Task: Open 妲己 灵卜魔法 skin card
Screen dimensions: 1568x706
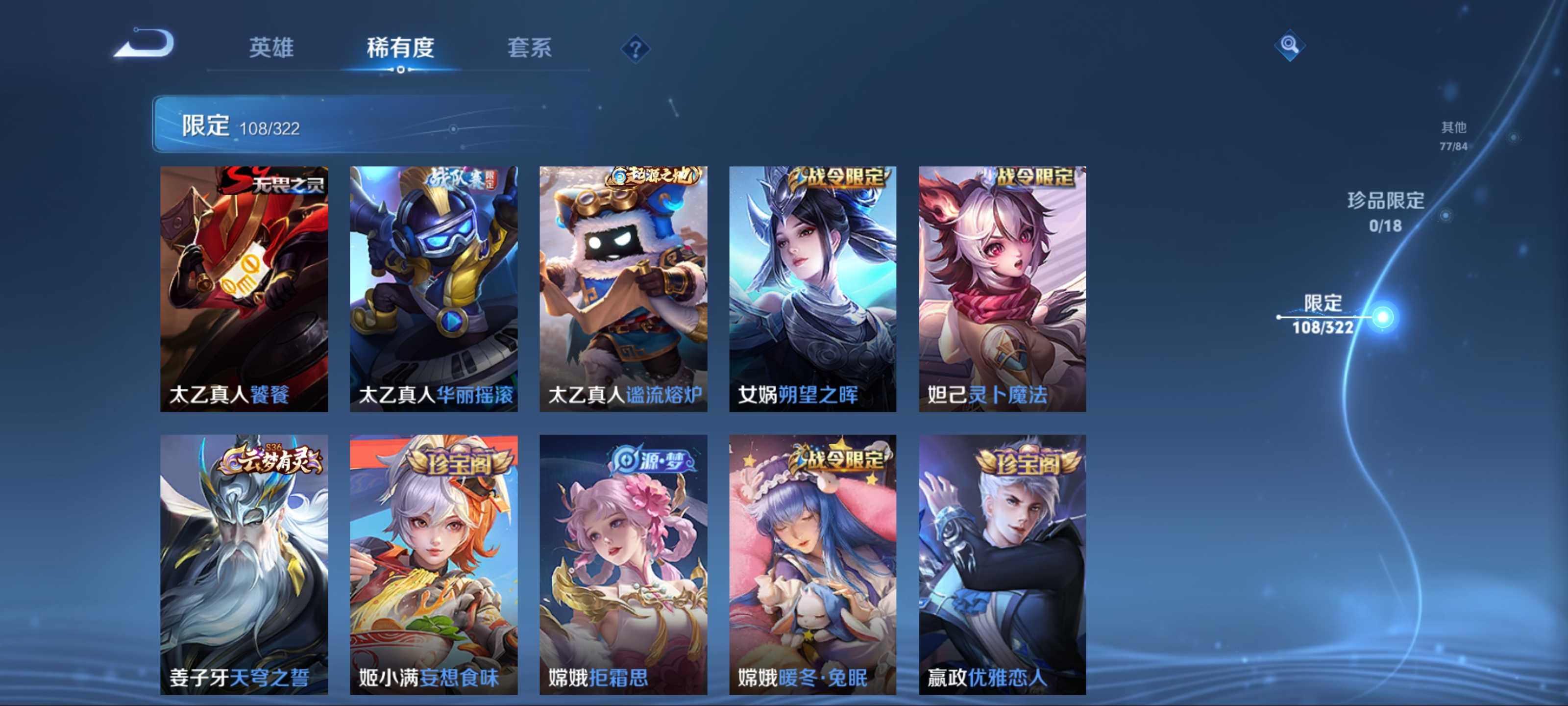Action: click(1002, 289)
